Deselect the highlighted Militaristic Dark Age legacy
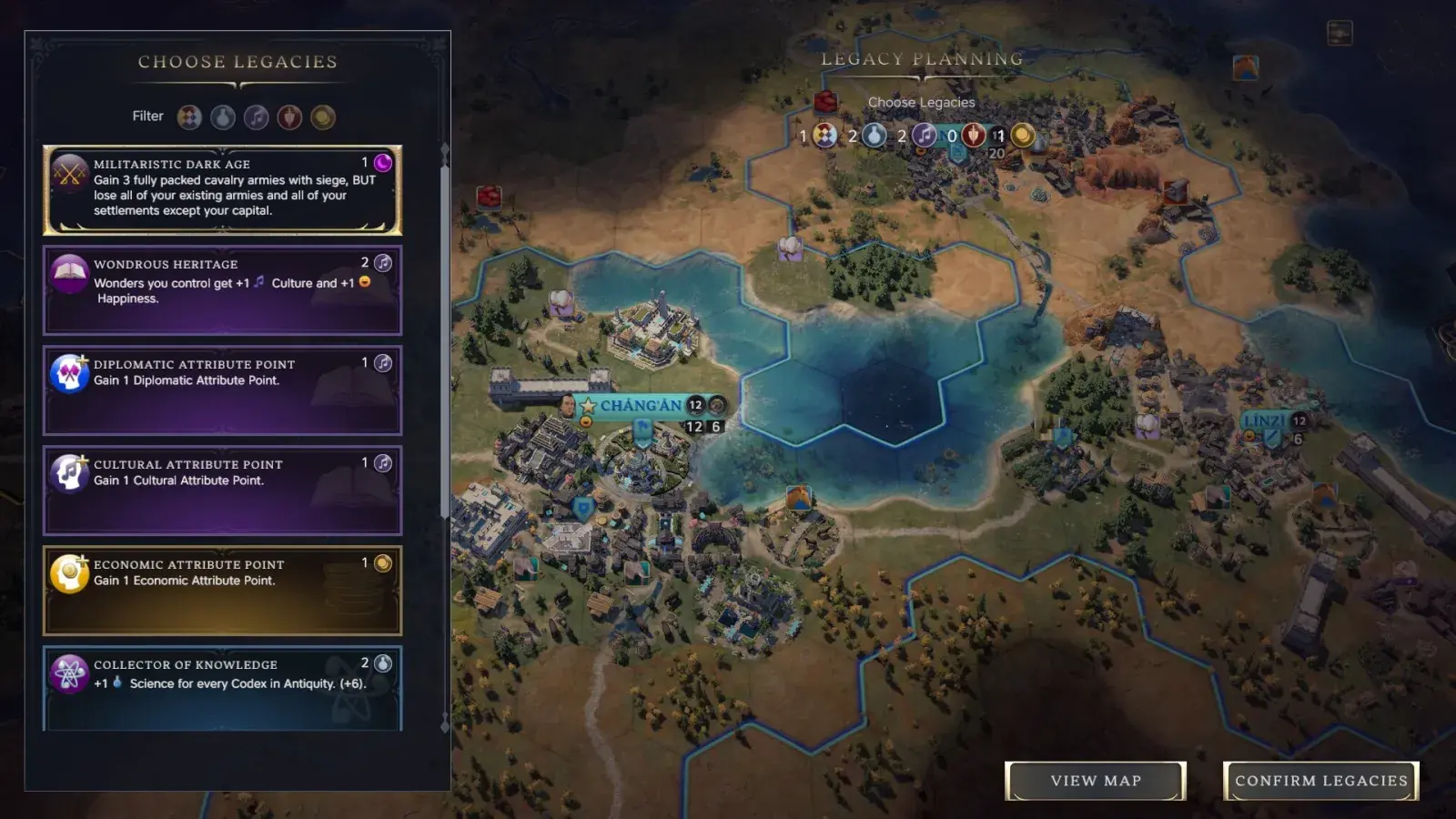 click(x=222, y=189)
